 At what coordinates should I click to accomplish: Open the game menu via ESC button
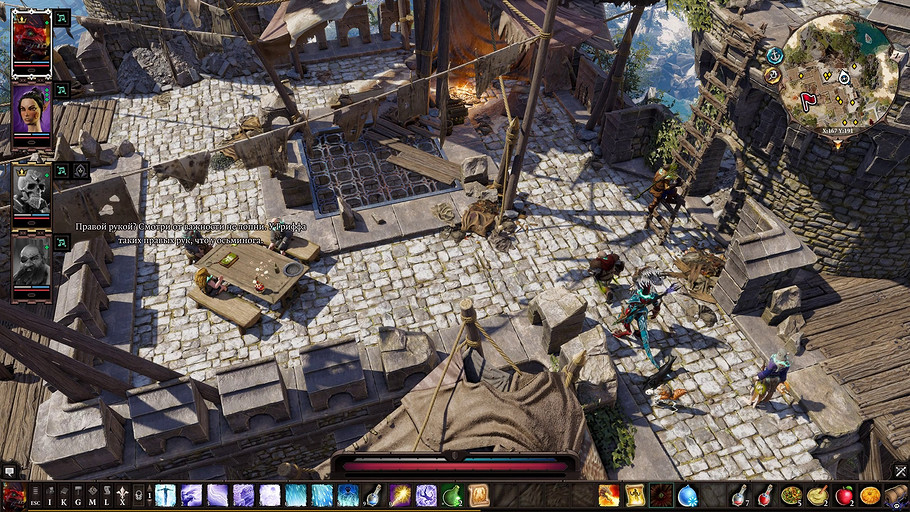click(36, 495)
